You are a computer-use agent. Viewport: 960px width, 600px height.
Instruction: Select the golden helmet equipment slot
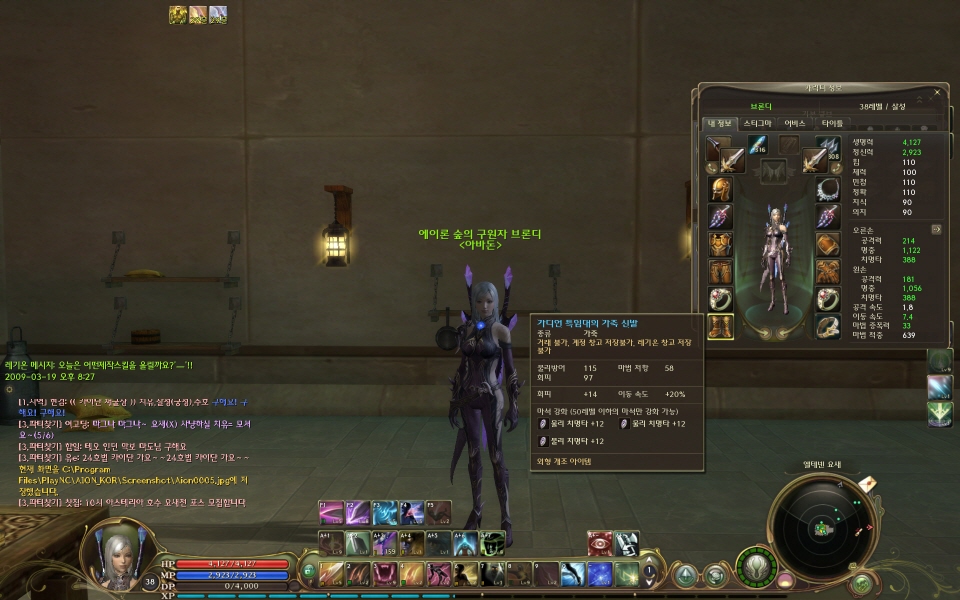[720, 190]
